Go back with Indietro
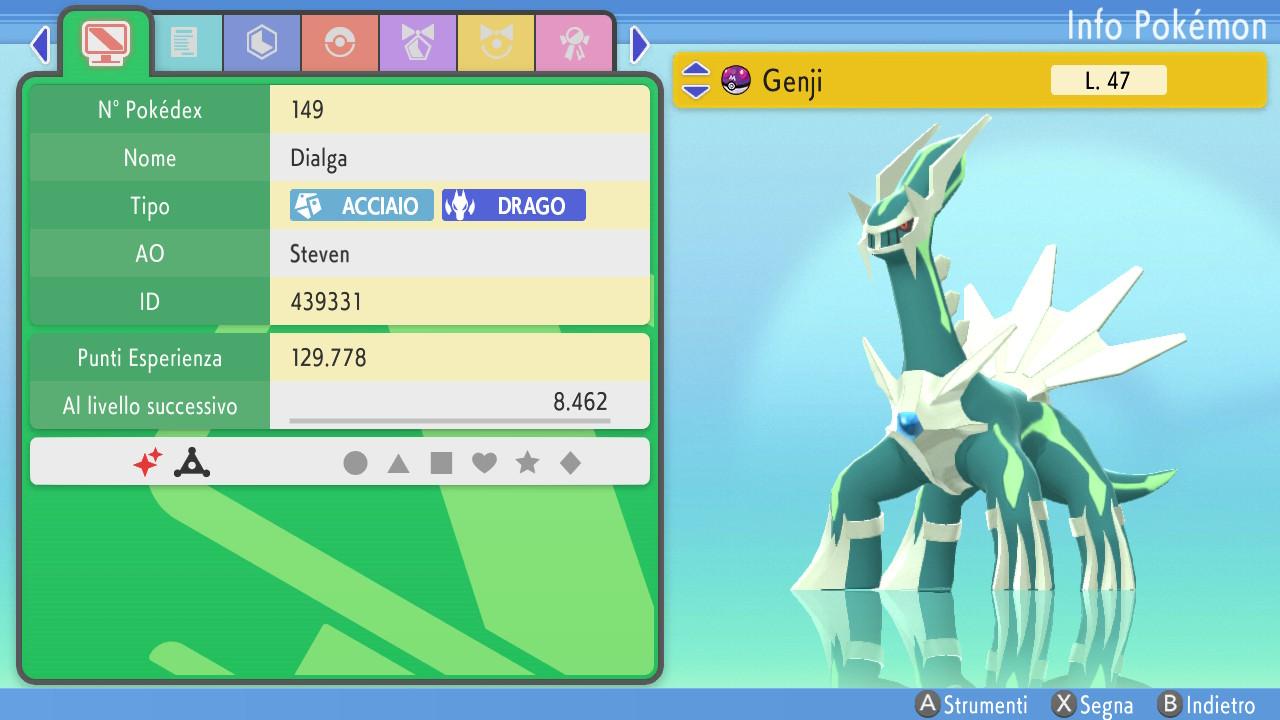Viewport: 1280px width, 720px height. 1207,705
